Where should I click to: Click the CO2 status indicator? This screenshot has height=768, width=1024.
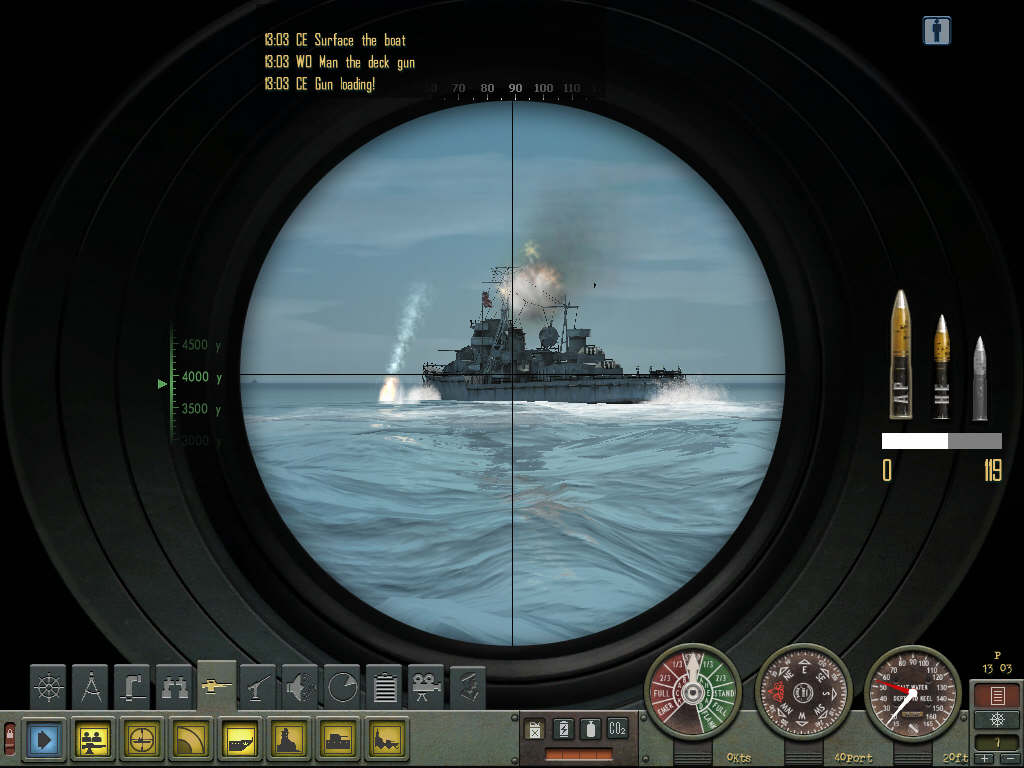(618, 729)
